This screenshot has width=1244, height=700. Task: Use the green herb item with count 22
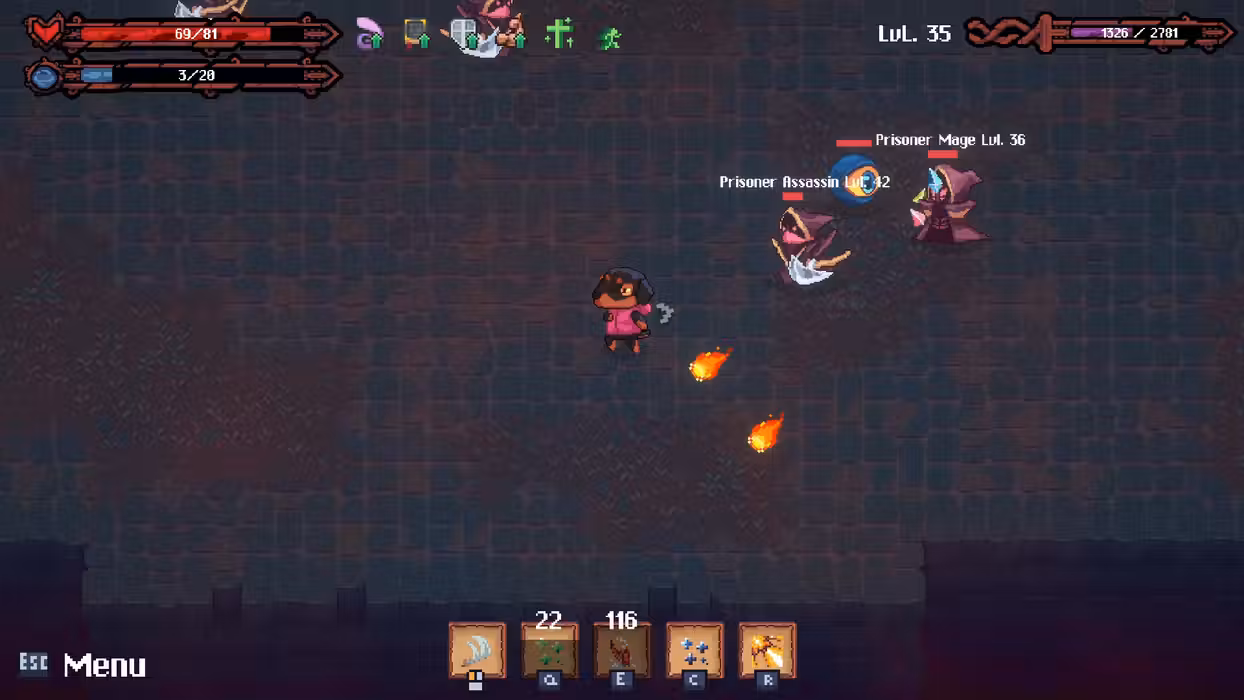(549, 650)
